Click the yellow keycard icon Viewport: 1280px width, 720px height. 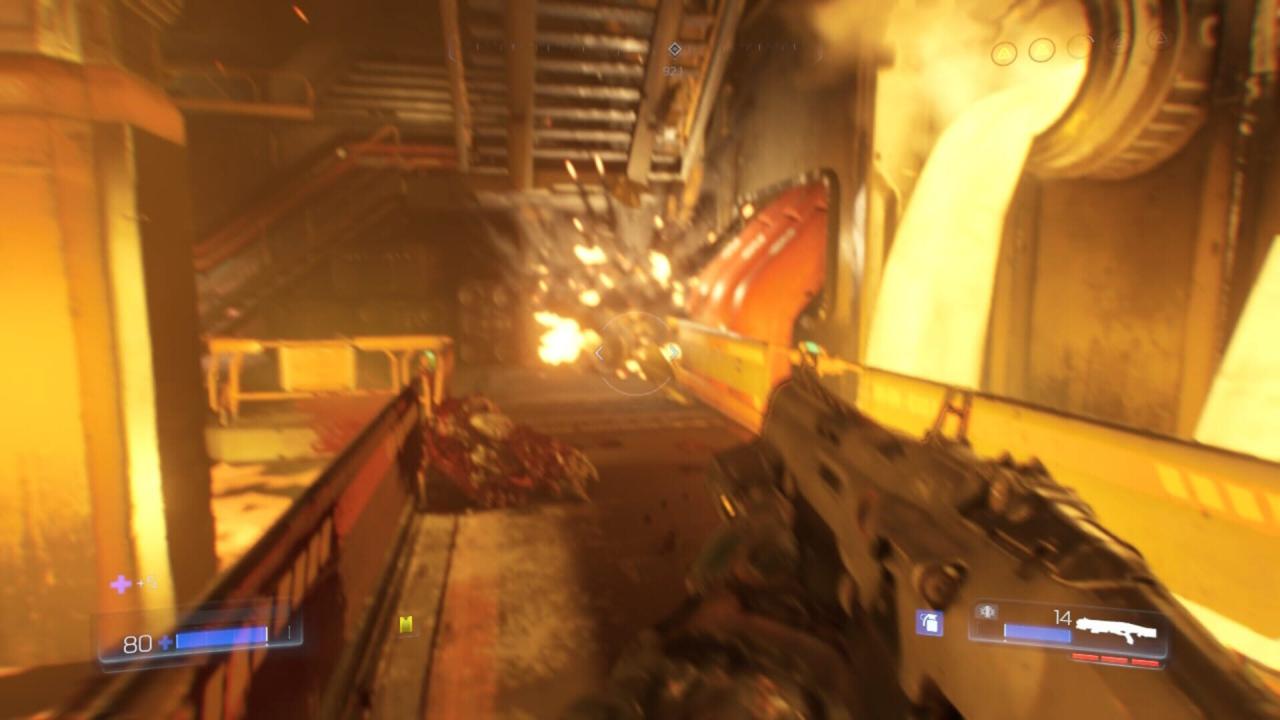point(406,625)
